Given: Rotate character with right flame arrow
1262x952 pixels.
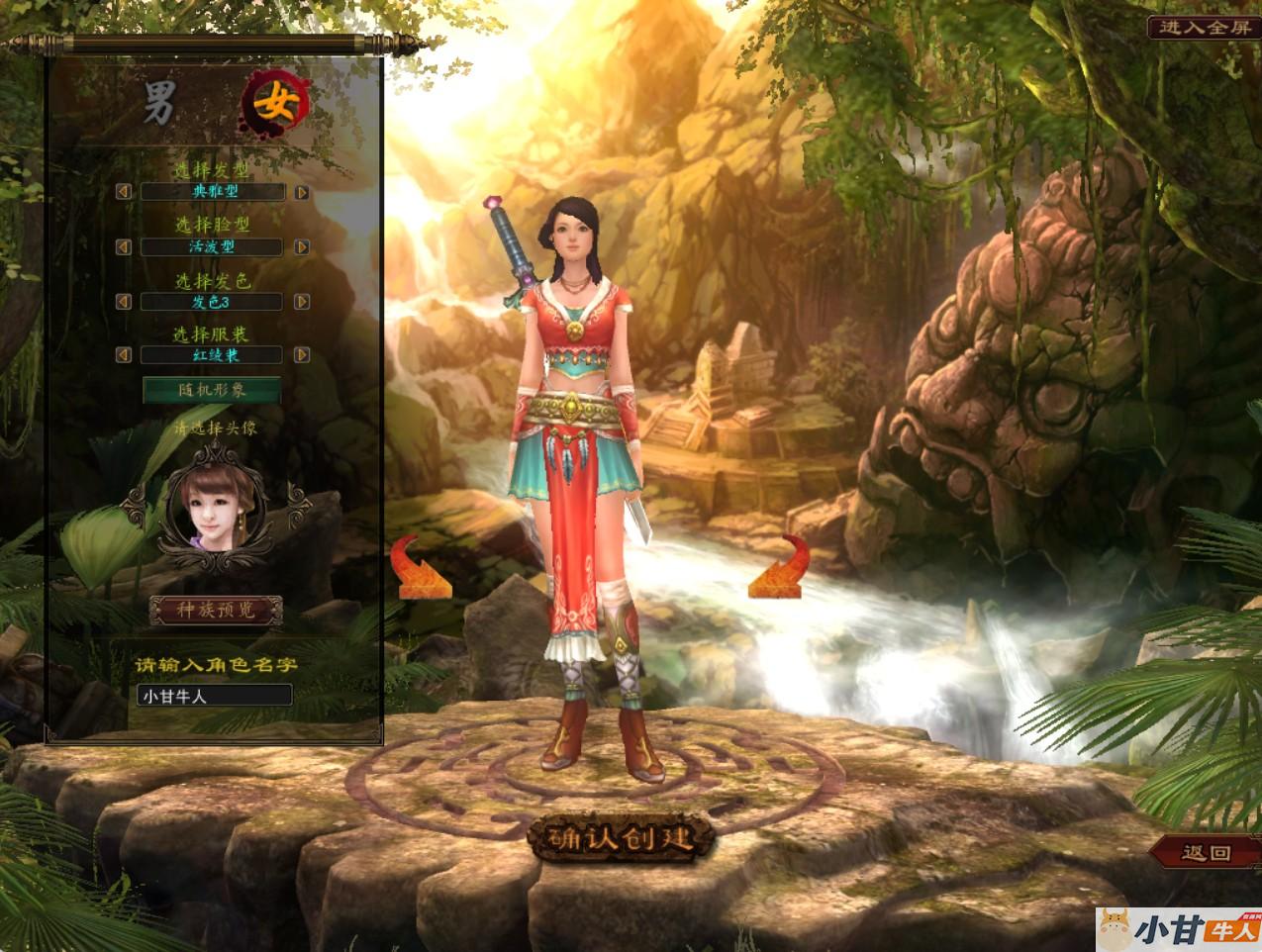Looking at the screenshot, I should pyautogui.click(x=776, y=568).
